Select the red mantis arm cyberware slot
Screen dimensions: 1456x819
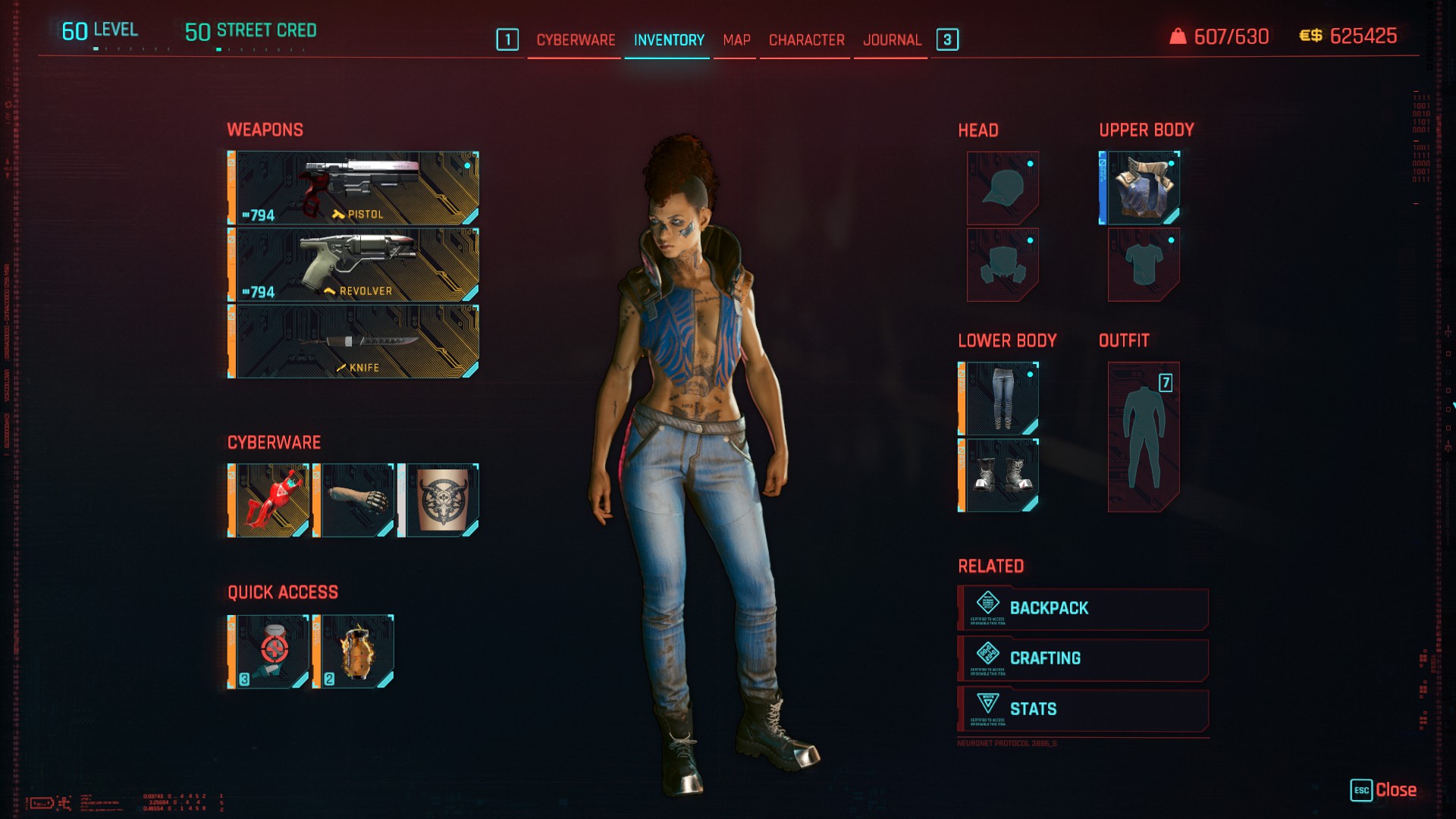pyautogui.click(x=269, y=500)
